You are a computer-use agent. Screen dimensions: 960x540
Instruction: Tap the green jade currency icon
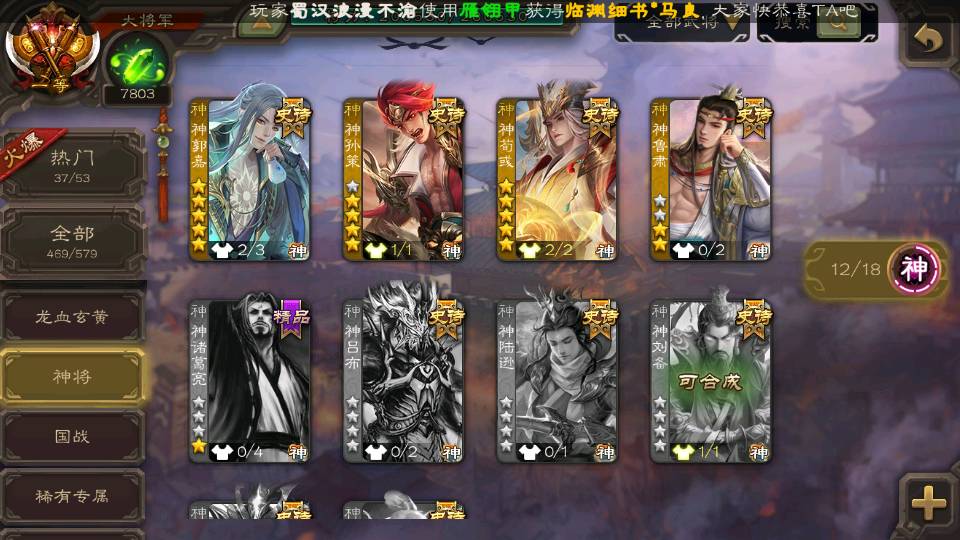click(x=131, y=62)
